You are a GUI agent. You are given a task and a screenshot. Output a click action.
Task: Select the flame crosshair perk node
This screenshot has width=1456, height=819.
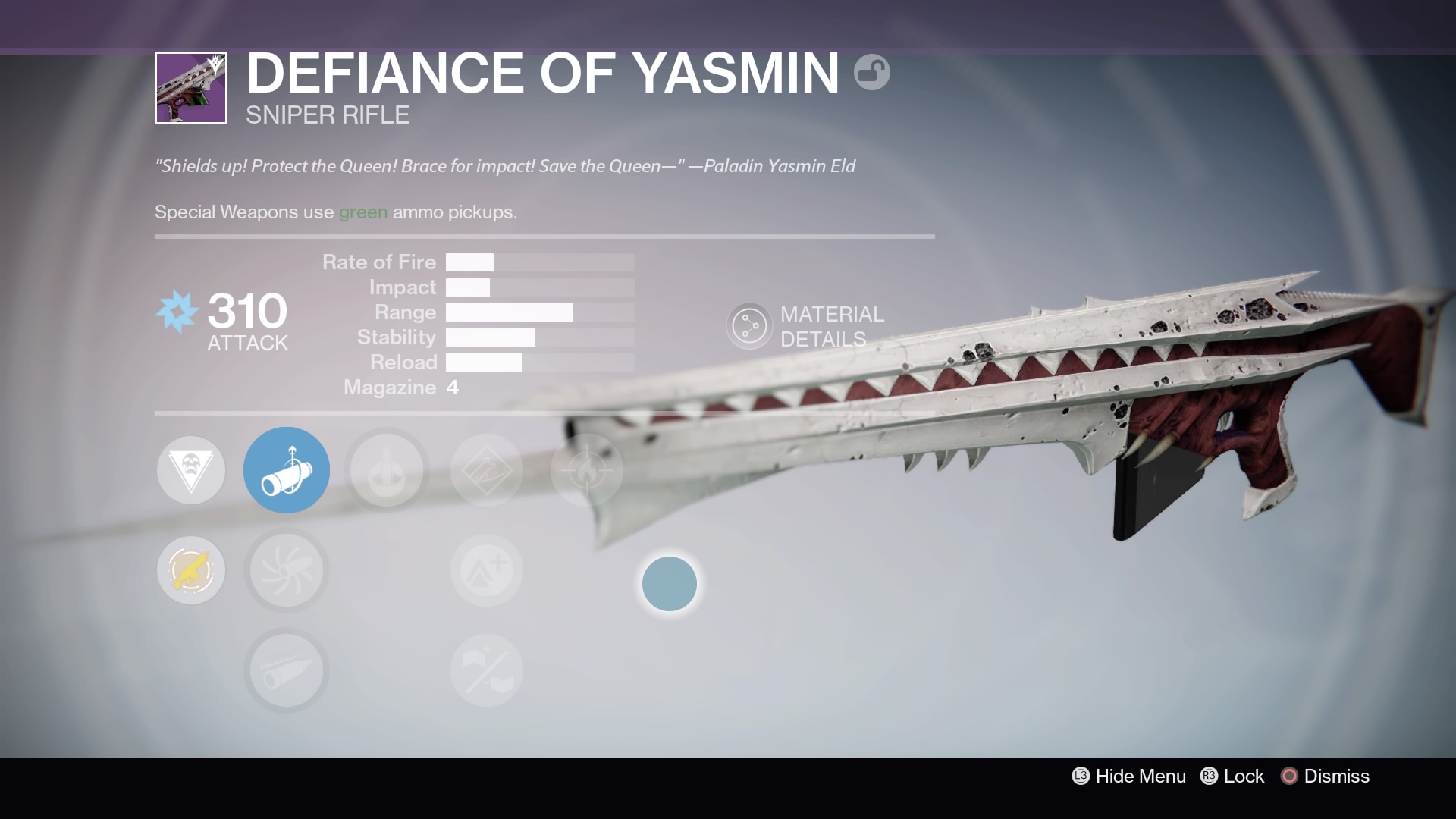[587, 470]
